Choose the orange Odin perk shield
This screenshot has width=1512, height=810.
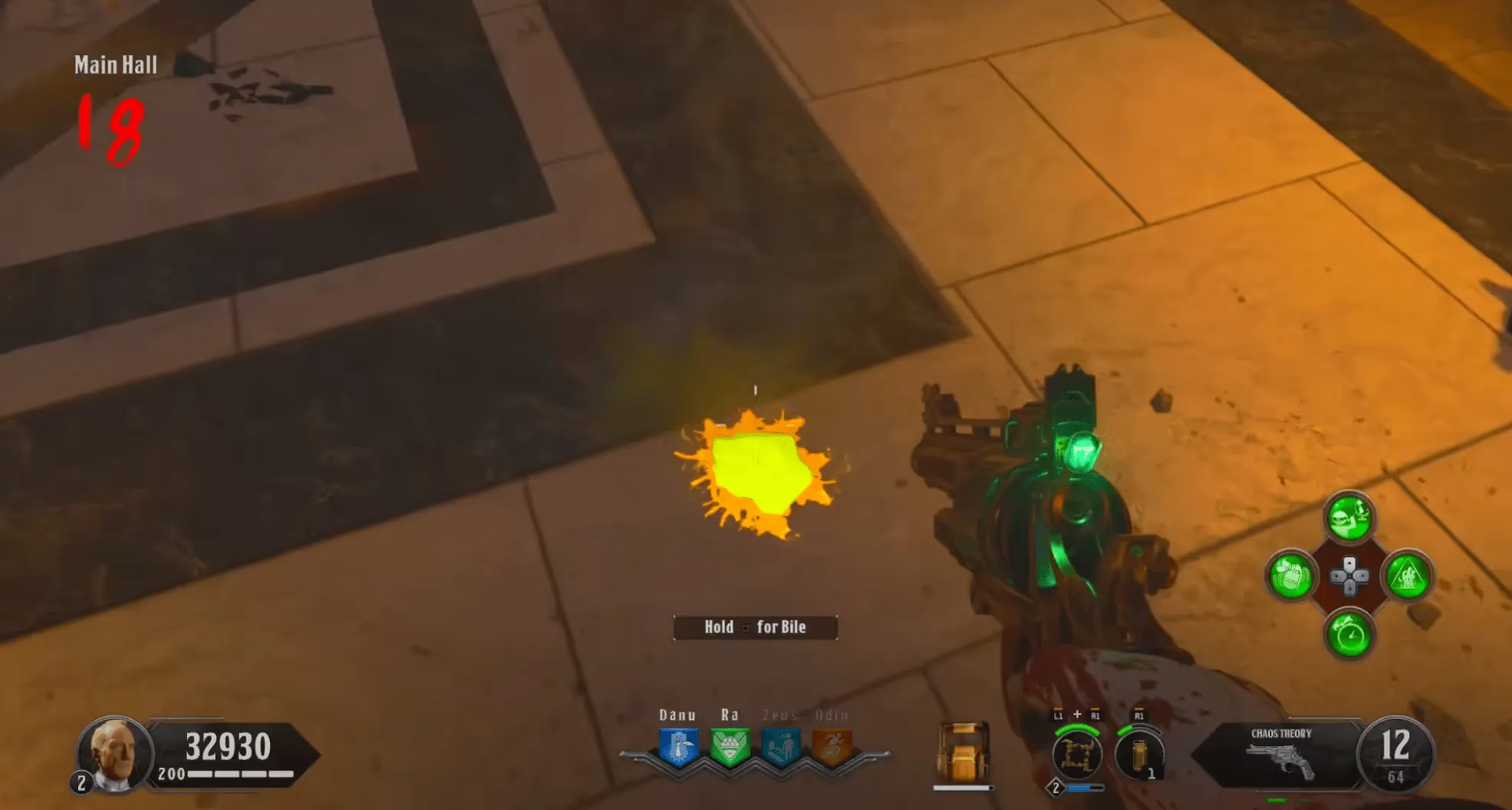pos(831,747)
